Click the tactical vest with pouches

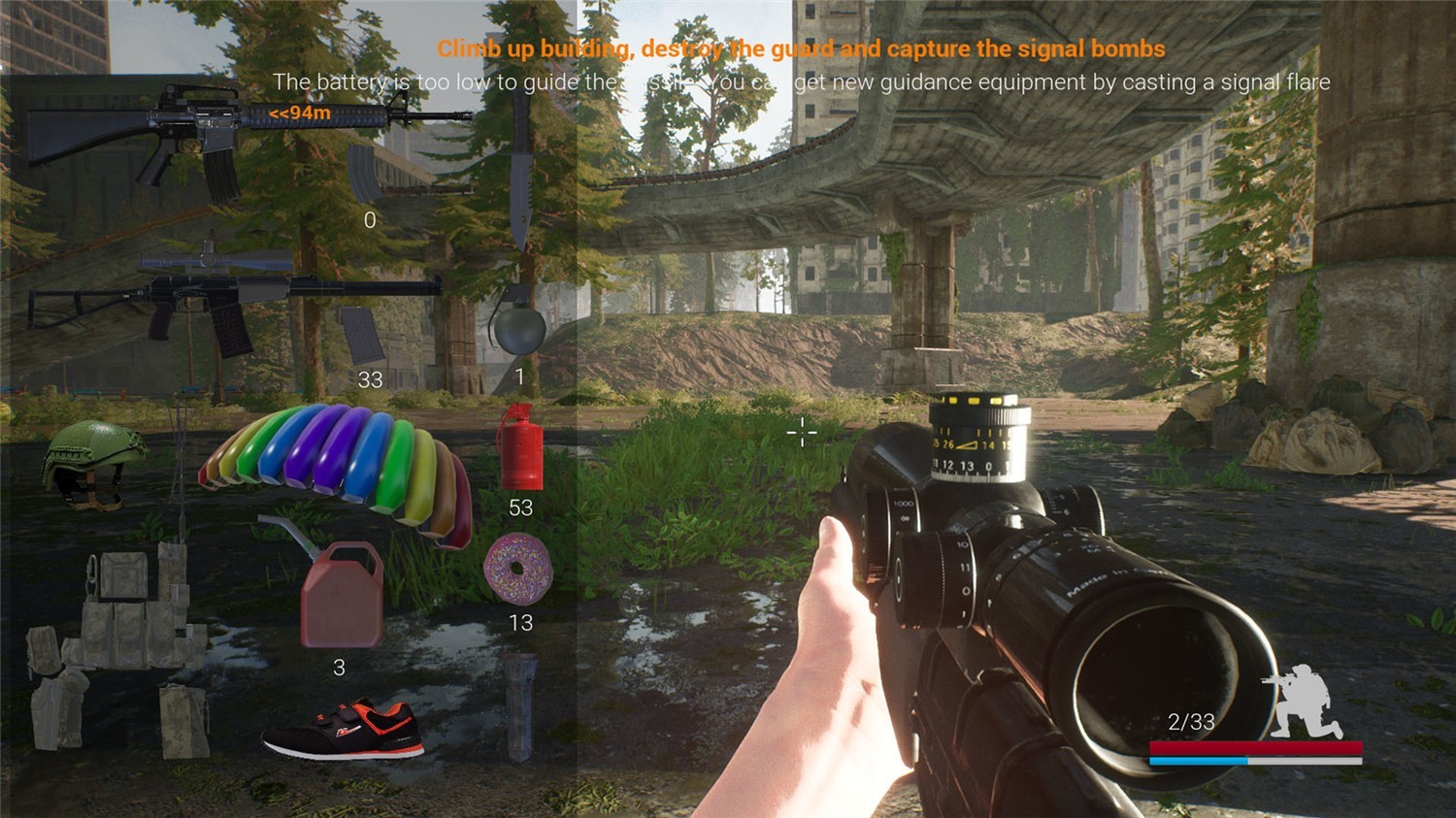[x=116, y=650]
